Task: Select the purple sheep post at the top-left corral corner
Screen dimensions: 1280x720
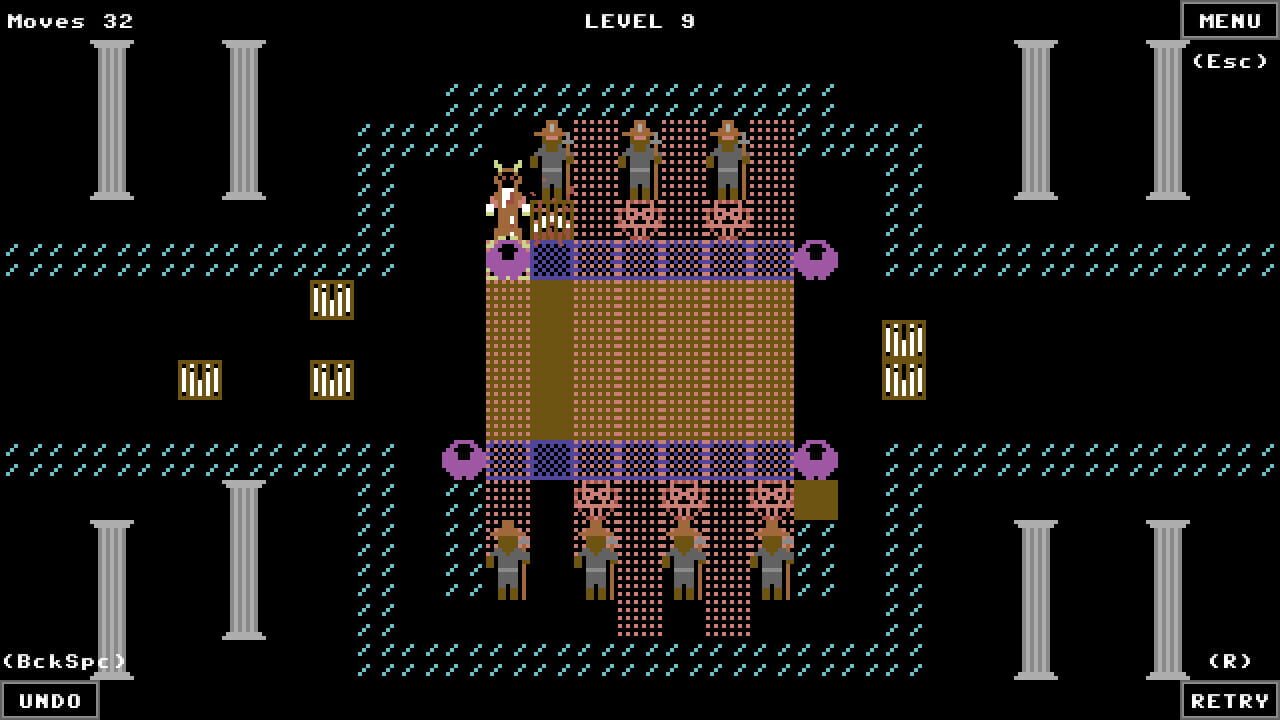Action: (x=510, y=258)
